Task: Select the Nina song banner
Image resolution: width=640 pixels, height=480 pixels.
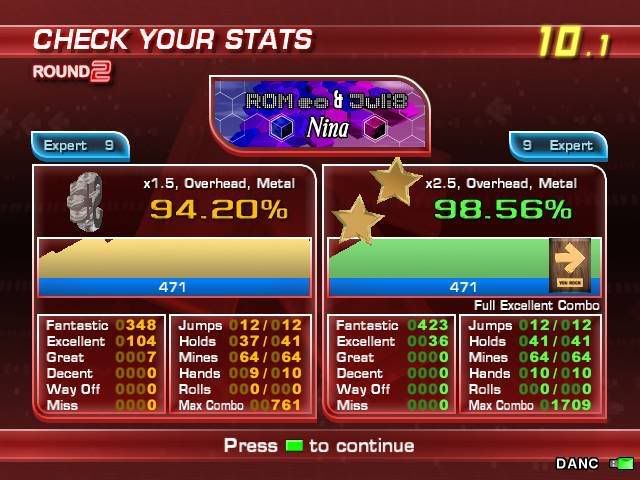Action: 319,115
